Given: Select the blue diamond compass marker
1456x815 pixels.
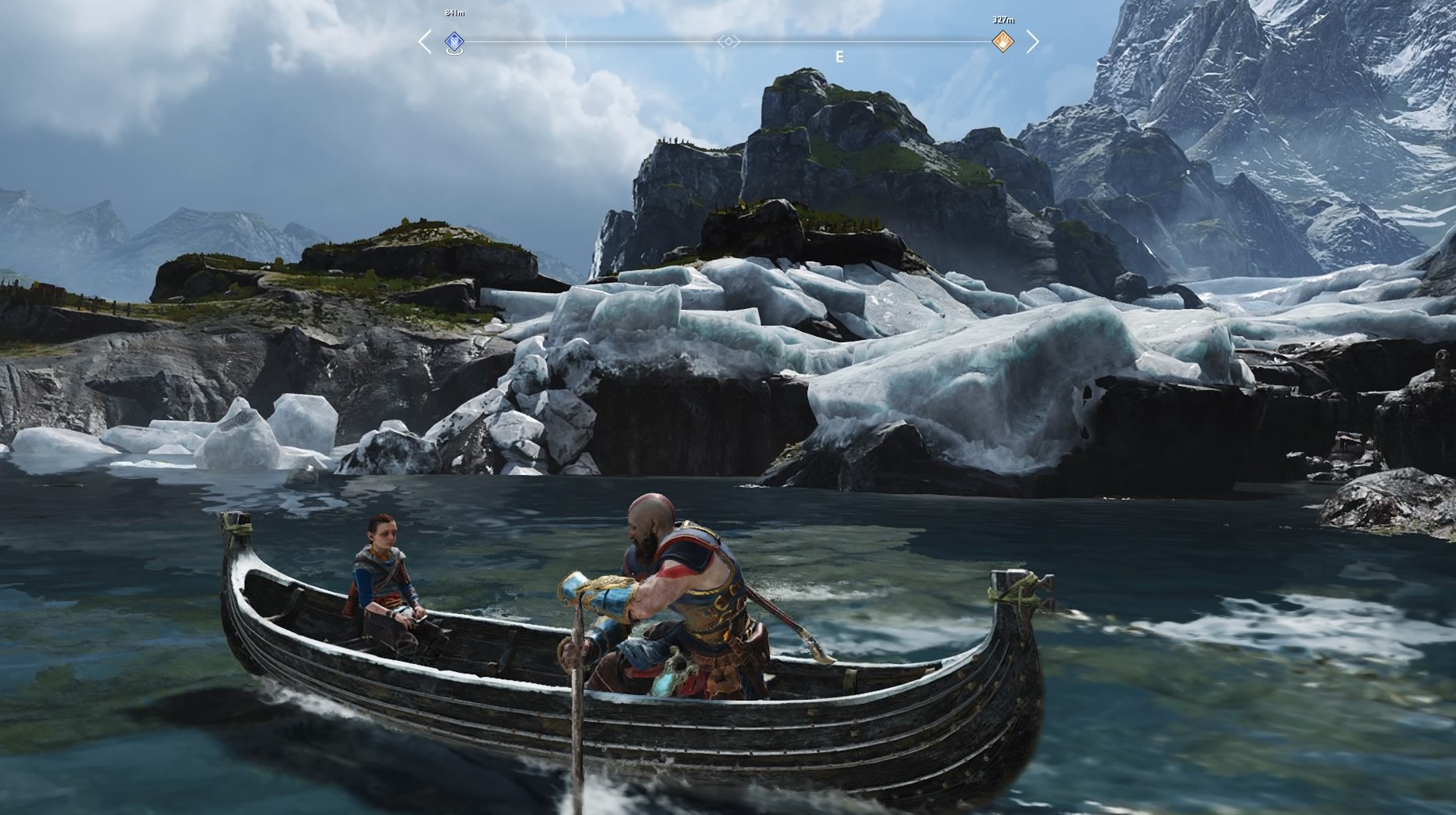Looking at the screenshot, I should (454, 41).
